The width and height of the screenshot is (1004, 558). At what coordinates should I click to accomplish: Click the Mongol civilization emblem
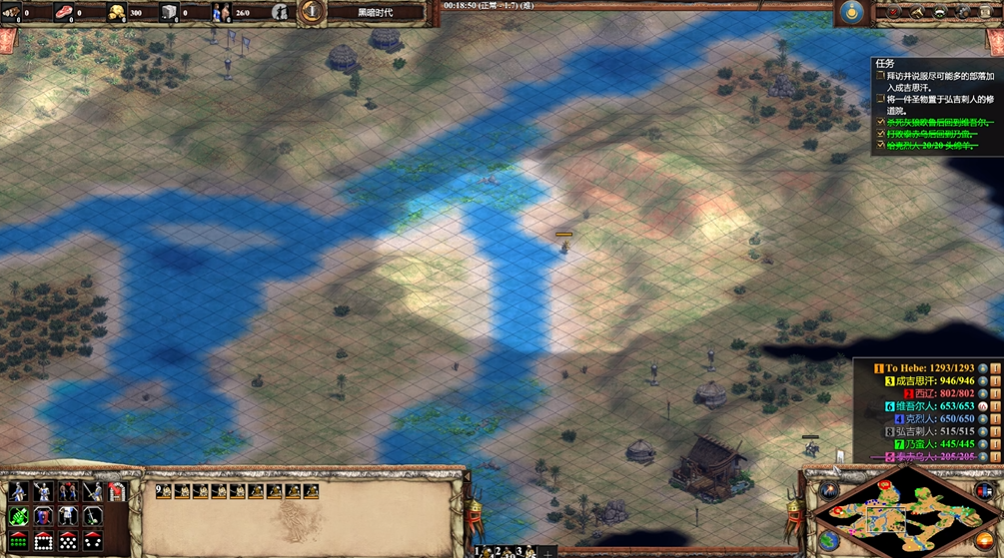(x=852, y=12)
